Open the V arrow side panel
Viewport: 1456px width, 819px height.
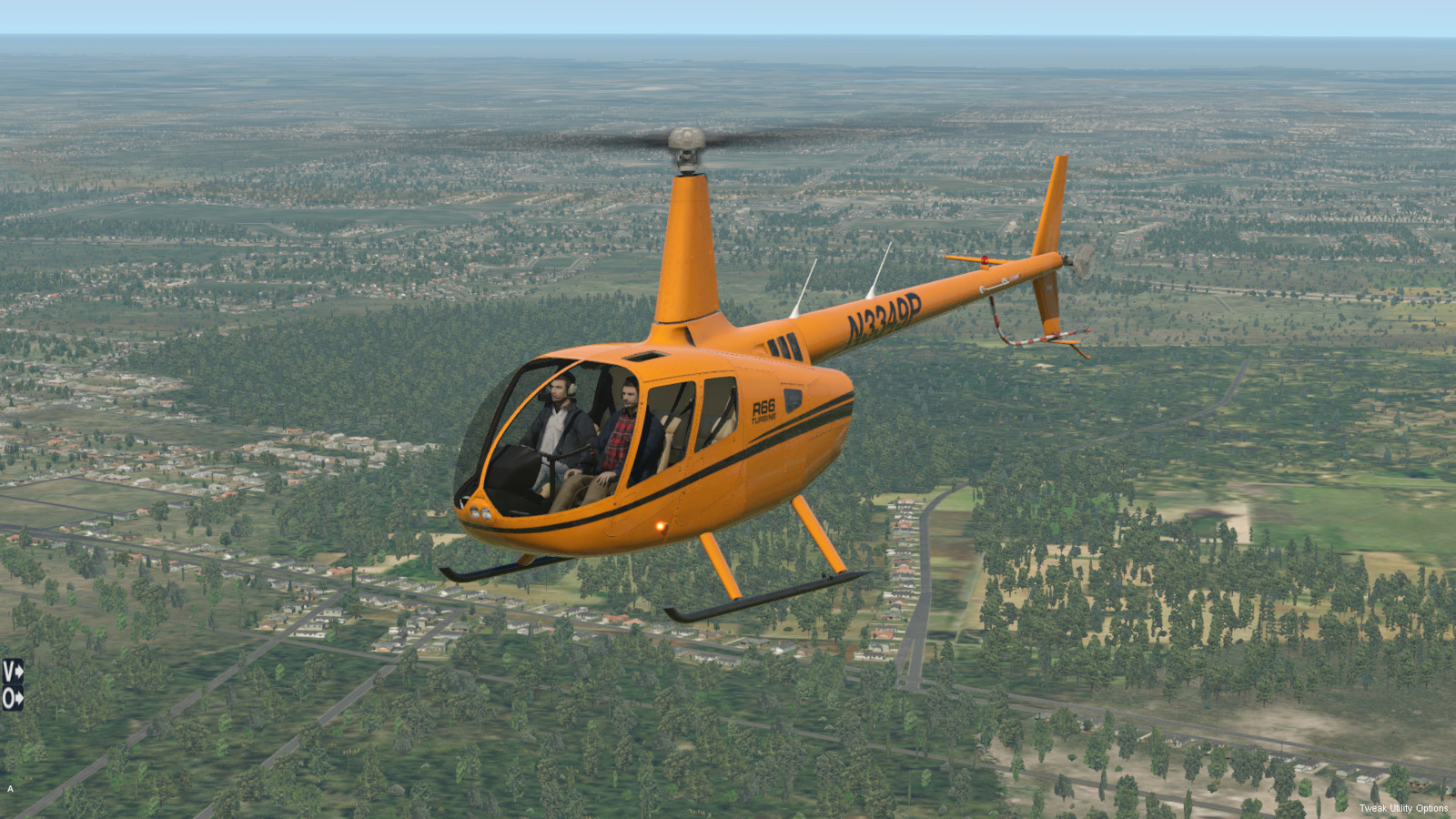point(12,672)
